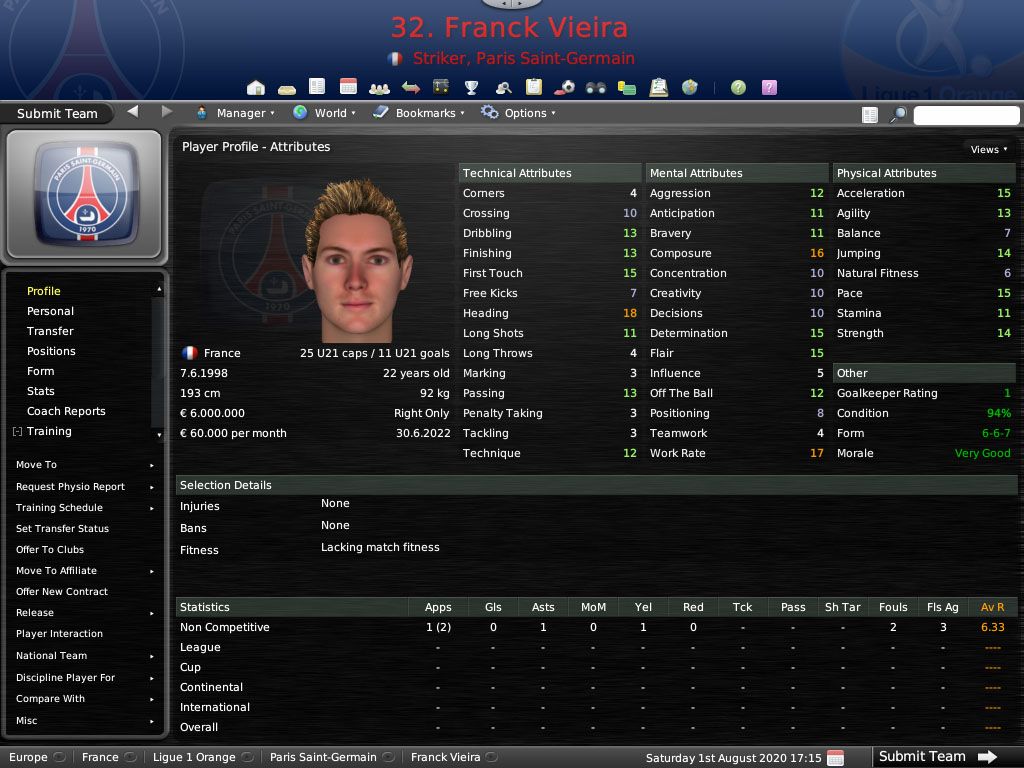The image size is (1024, 768).
Task: Open the Options menu
Action: click(518, 113)
